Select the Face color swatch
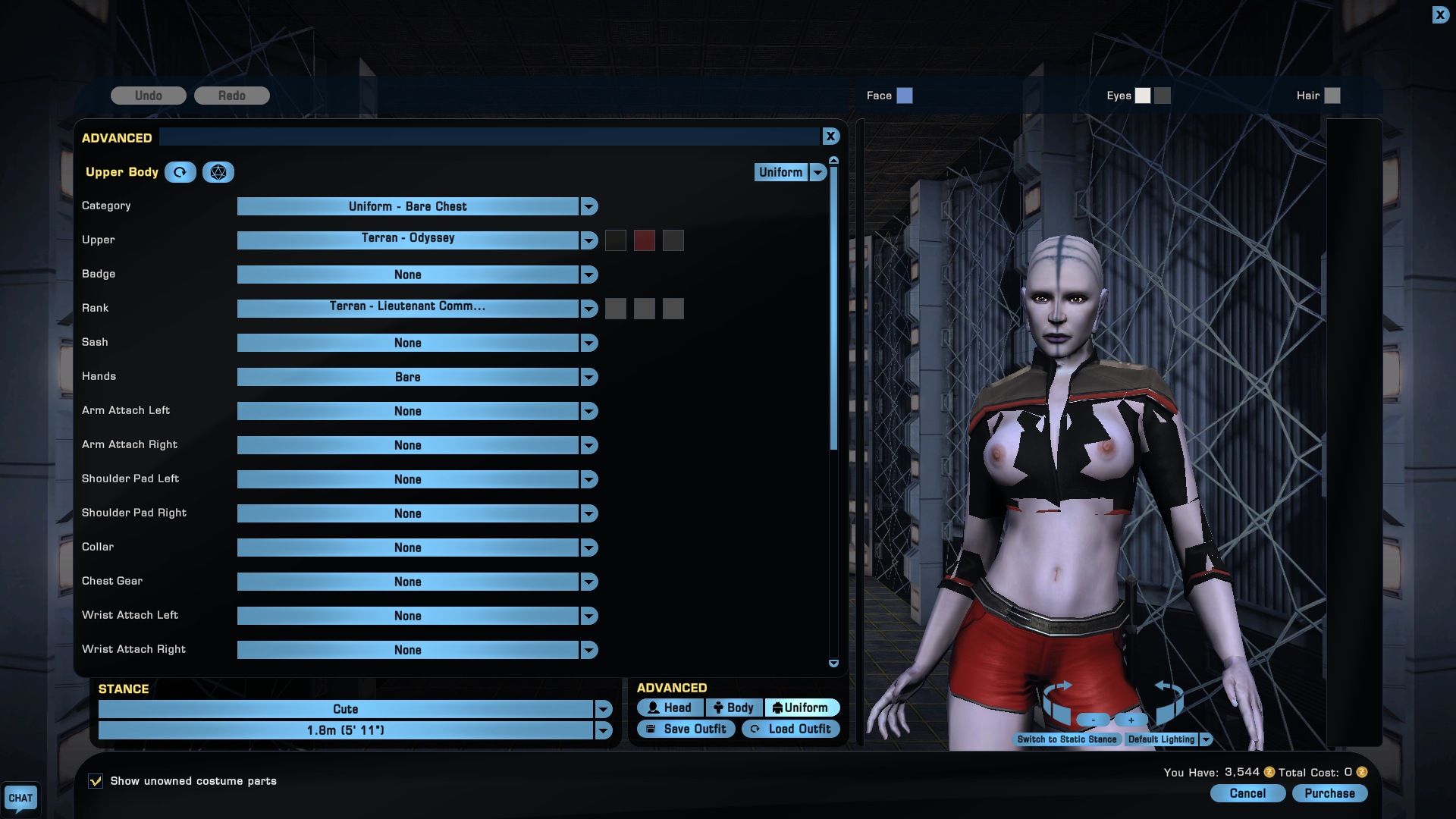Image resolution: width=1456 pixels, height=819 pixels. click(x=905, y=96)
